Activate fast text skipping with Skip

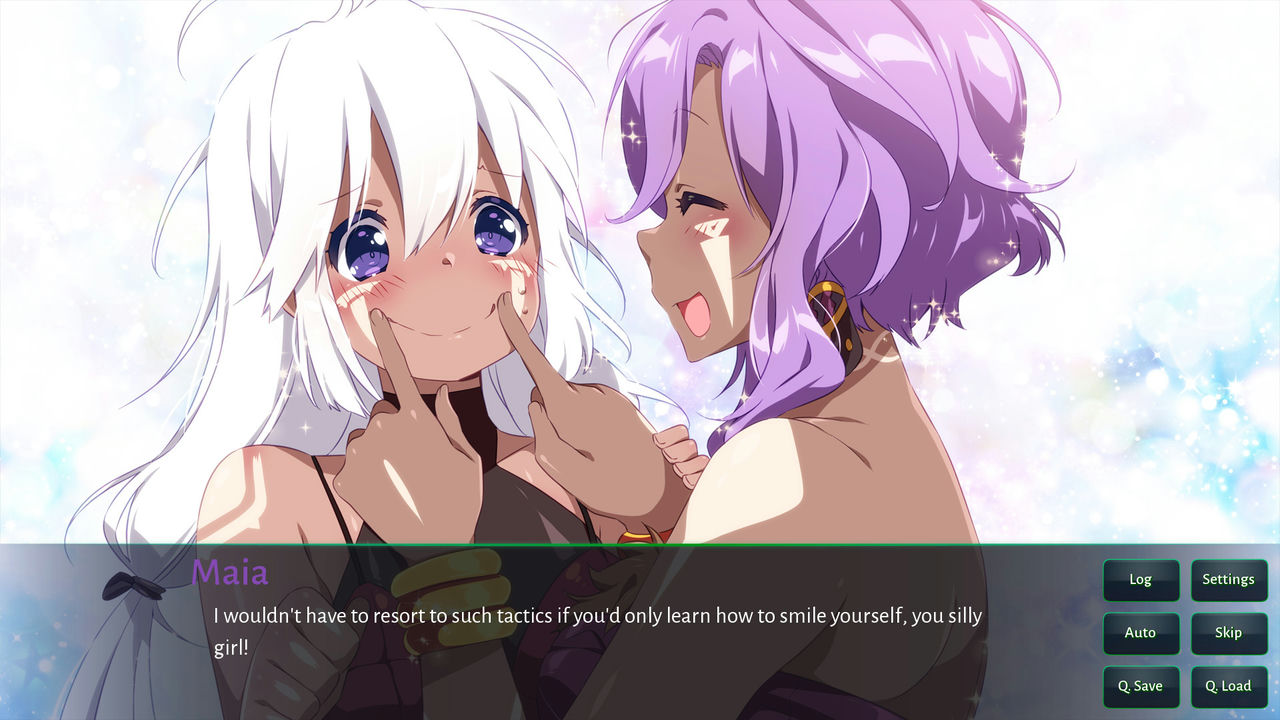point(1229,633)
